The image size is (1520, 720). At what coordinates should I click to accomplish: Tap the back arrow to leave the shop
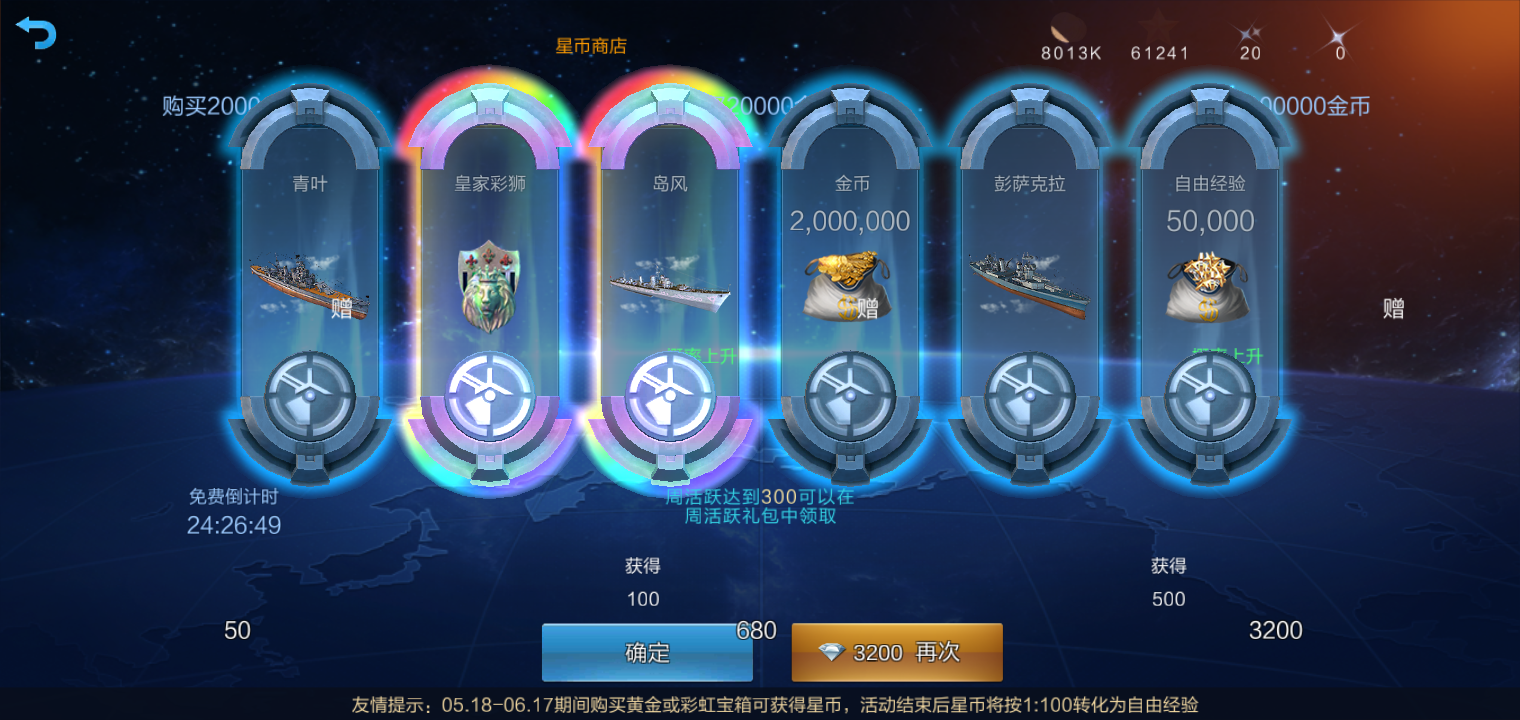point(36,32)
